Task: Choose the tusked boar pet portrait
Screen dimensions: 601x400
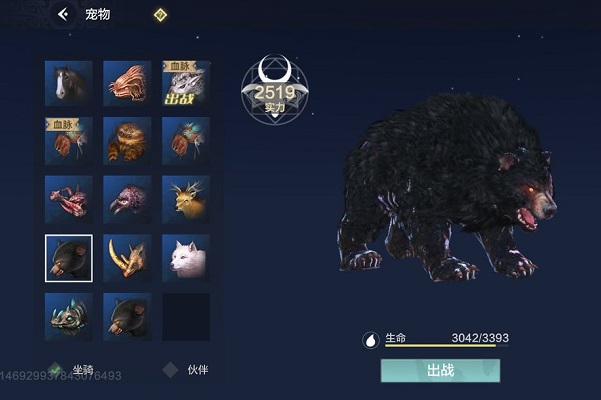Action: click(x=127, y=258)
